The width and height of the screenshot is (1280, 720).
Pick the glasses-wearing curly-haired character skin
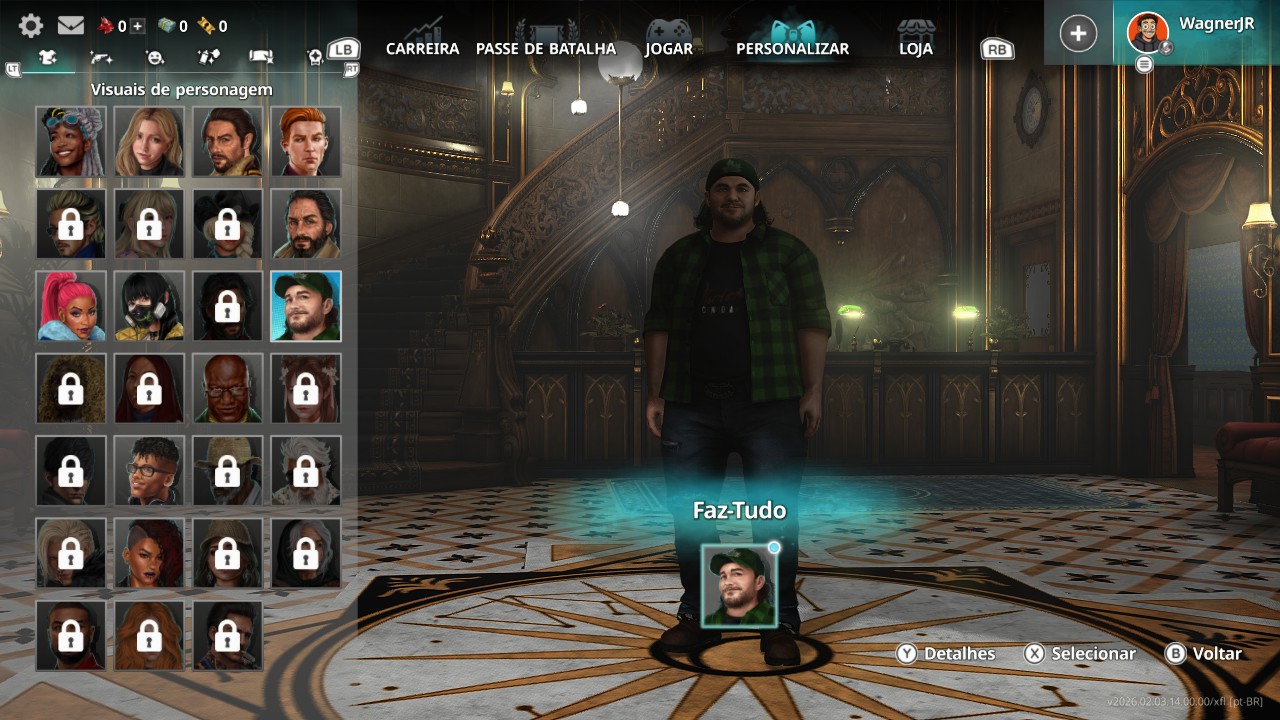[149, 470]
